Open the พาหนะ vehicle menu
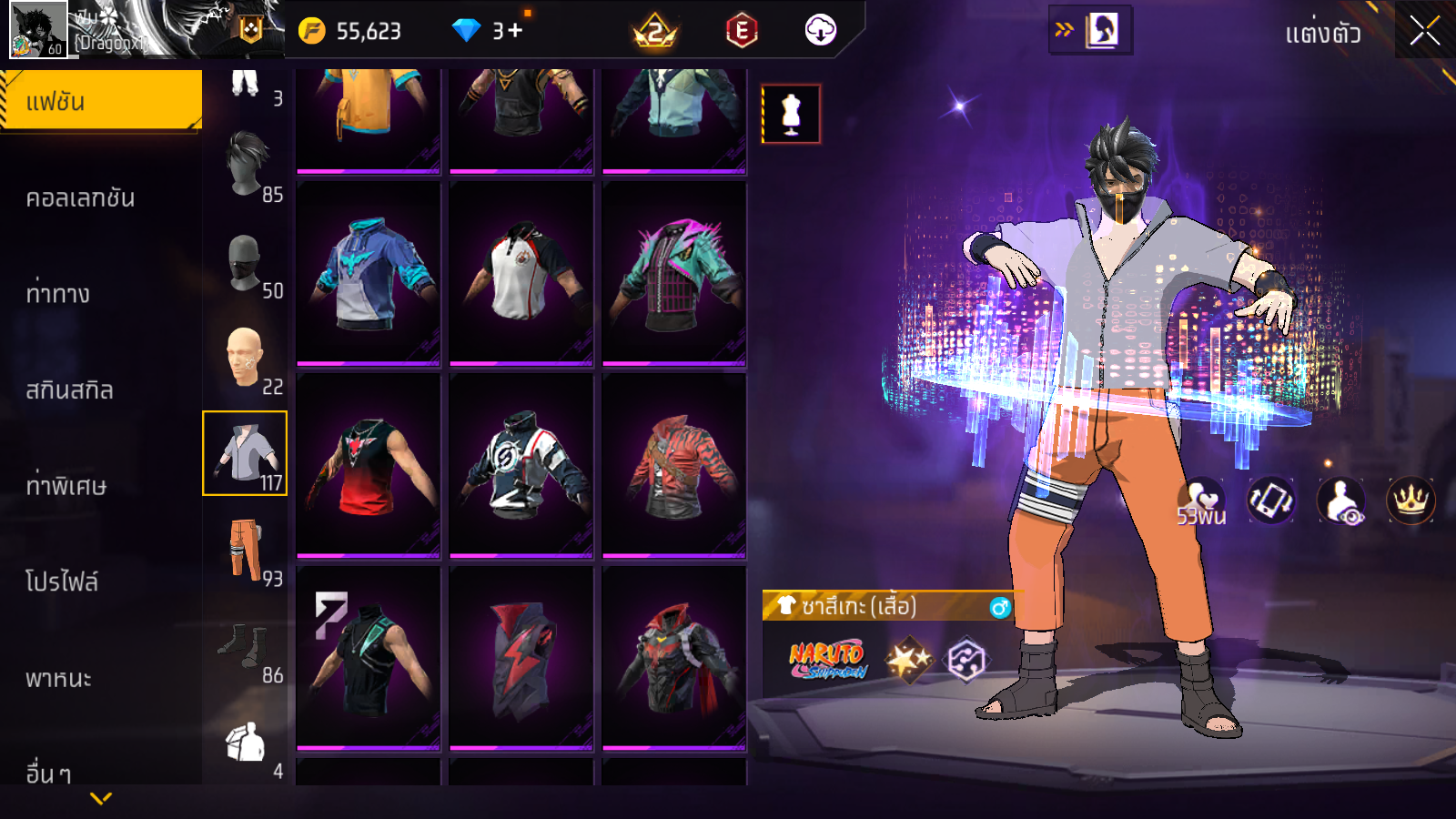This screenshot has width=1456, height=819. pos(59,678)
